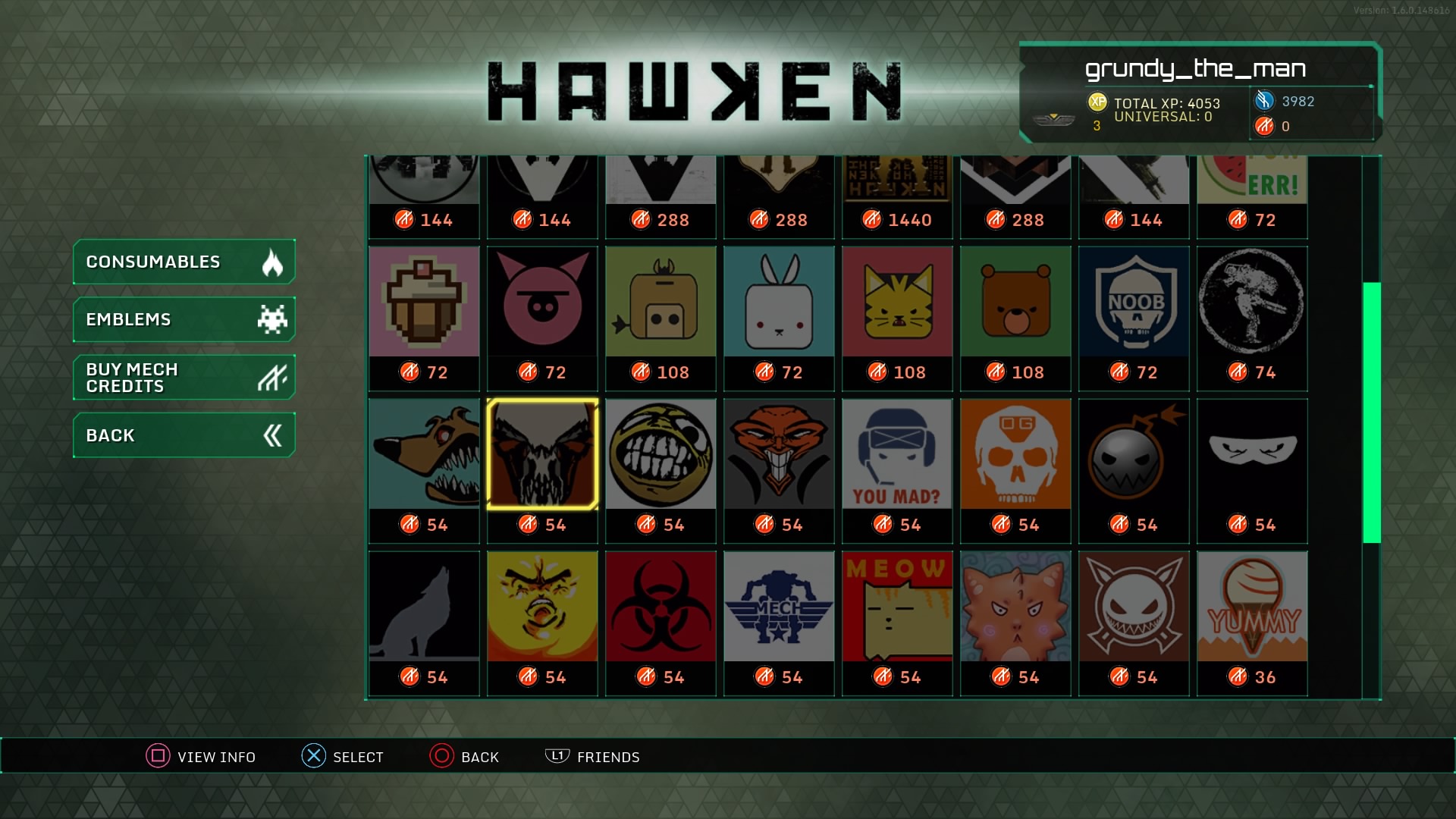
Task: Select the highlighted skull face emblem
Action: tap(542, 453)
